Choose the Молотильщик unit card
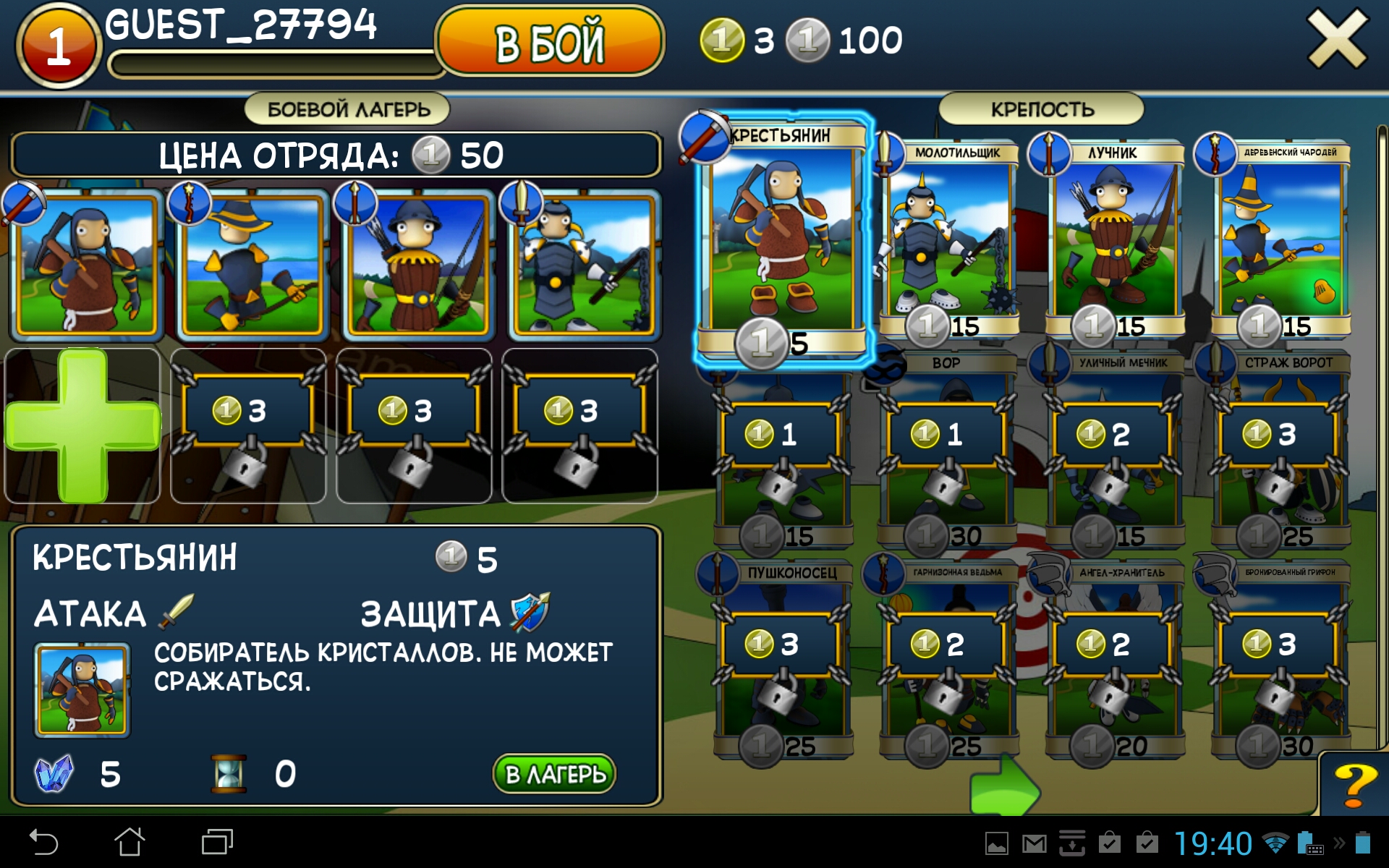The width and height of the screenshot is (1389, 868). click(x=949, y=239)
